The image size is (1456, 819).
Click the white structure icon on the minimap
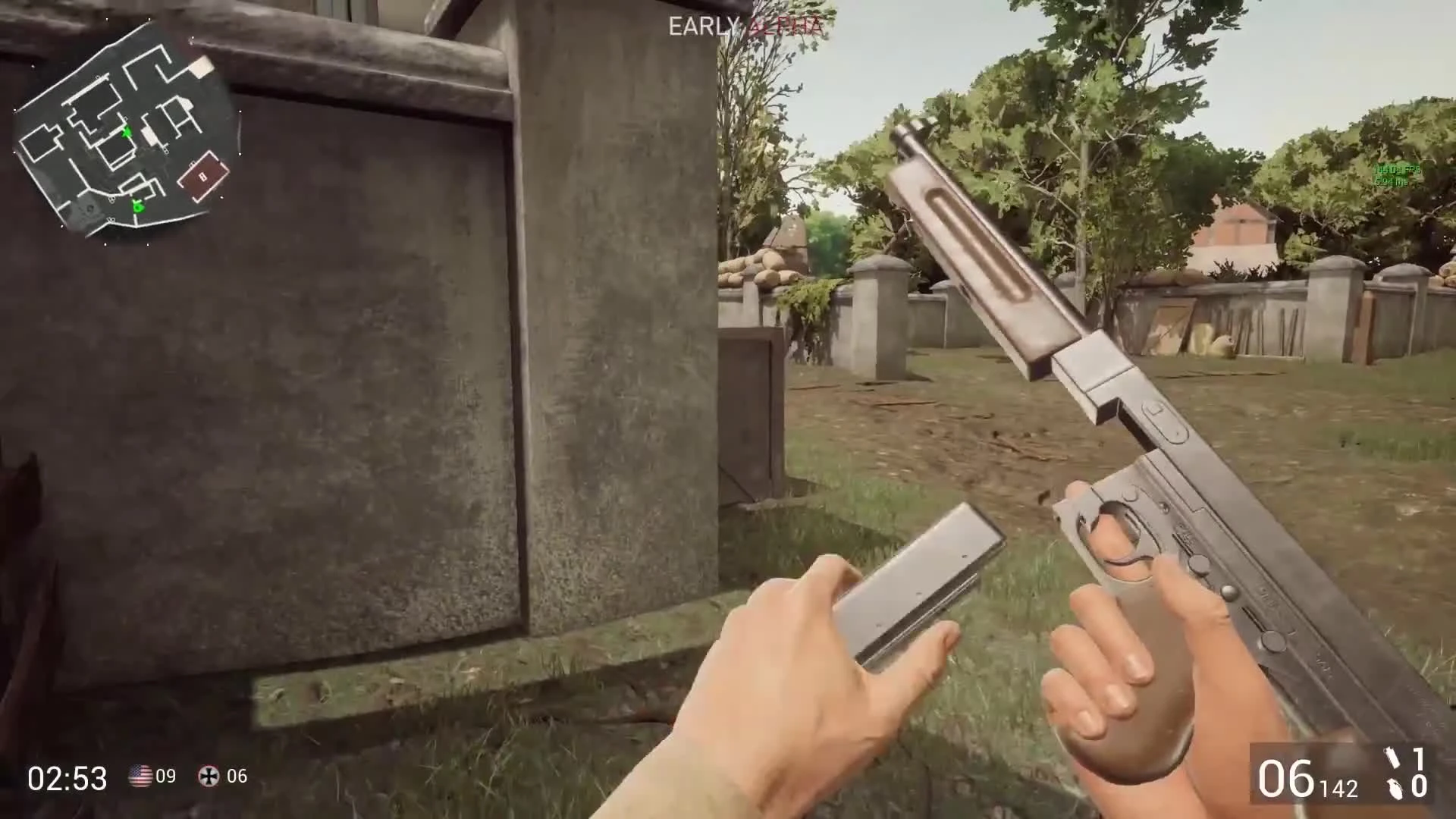coord(200,68)
